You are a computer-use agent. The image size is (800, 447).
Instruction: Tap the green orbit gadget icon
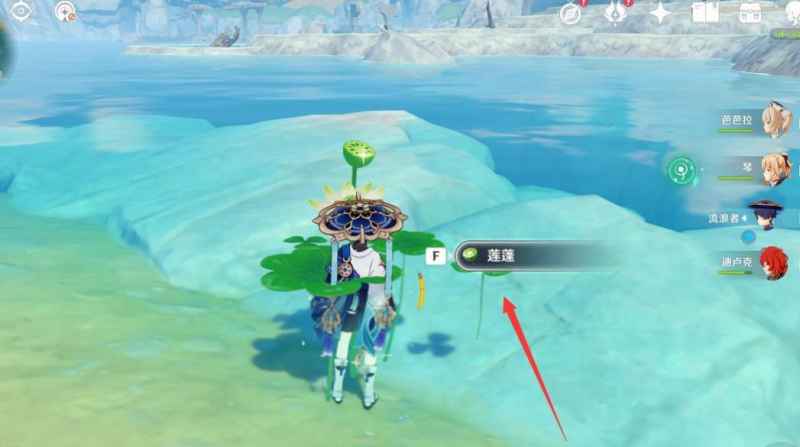point(682,171)
